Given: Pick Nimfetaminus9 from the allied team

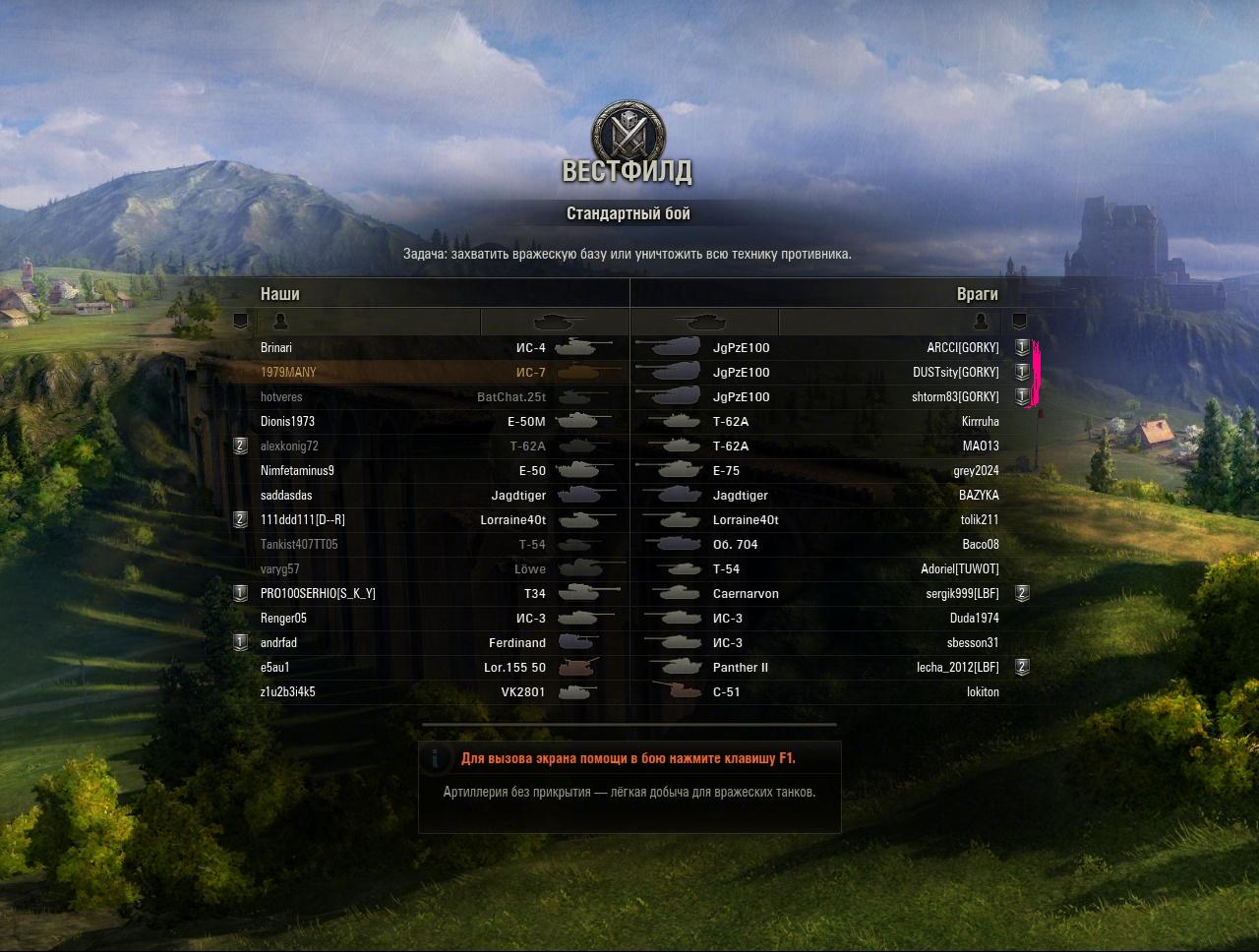Looking at the screenshot, I should pyautogui.click(x=297, y=471).
